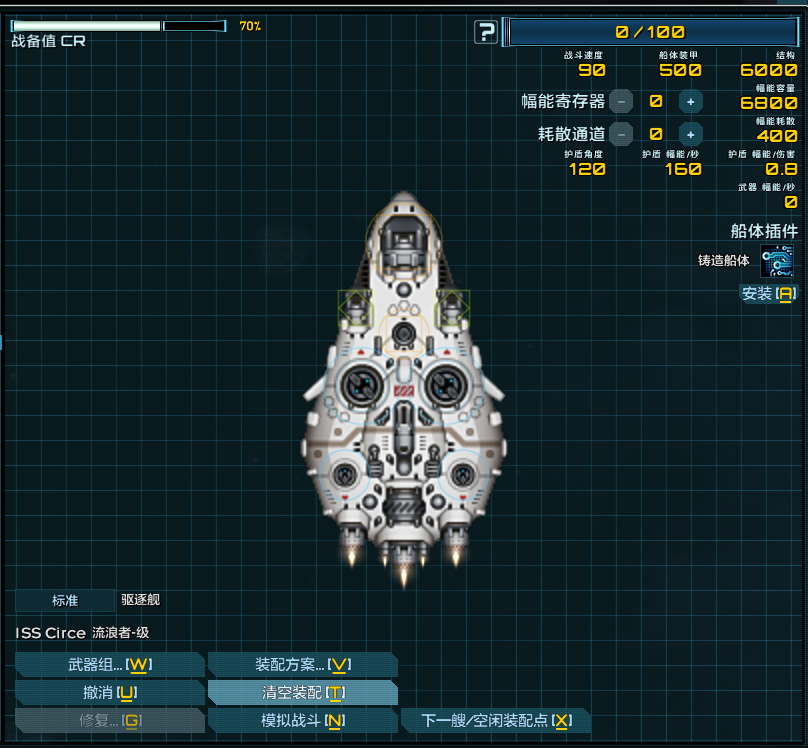
Task: Start a 模拟战斗 simulated battle
Action: tap(302, 720)
